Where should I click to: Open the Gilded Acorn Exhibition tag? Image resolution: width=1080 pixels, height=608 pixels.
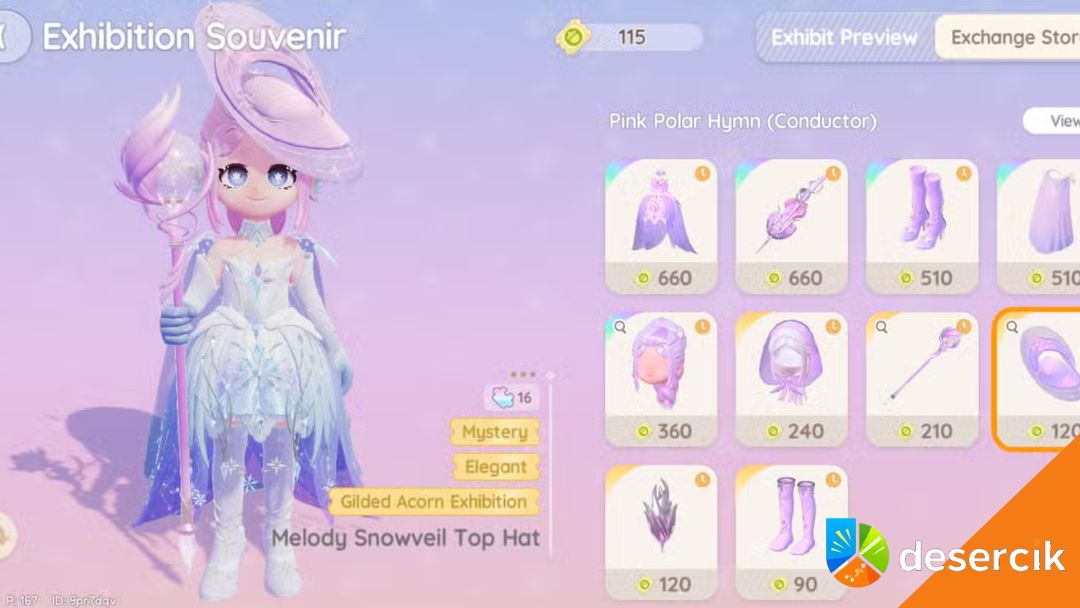click(x=433, y=502)
